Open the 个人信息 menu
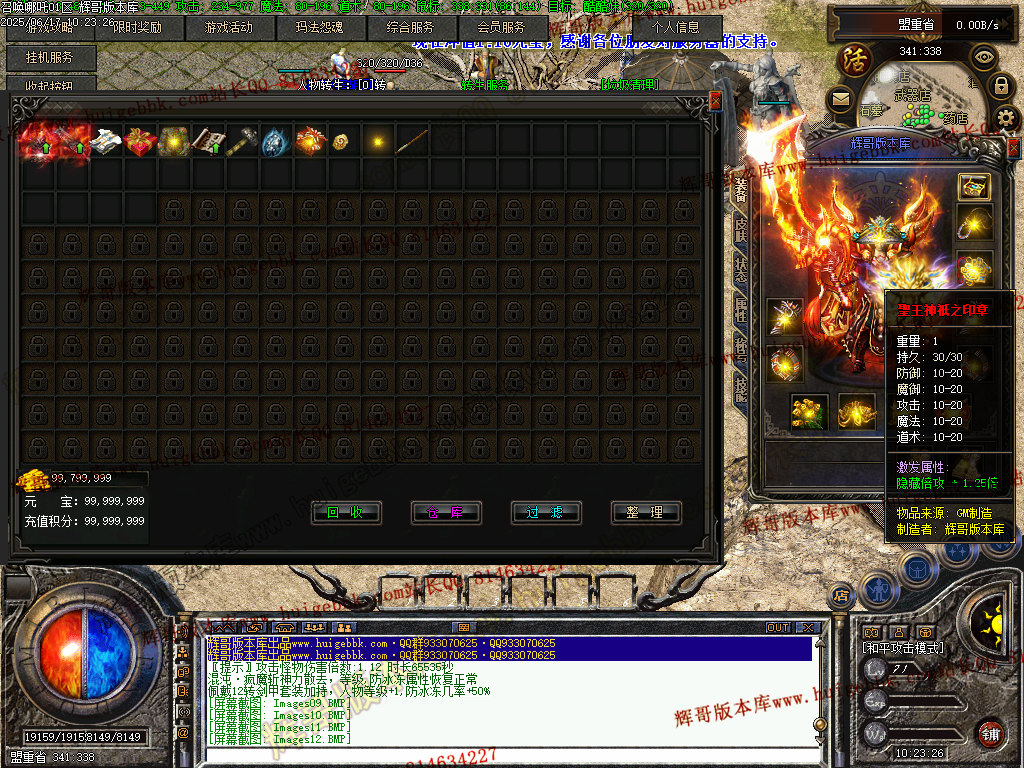This screenshot has width=1024, height=768. (675, 28)
